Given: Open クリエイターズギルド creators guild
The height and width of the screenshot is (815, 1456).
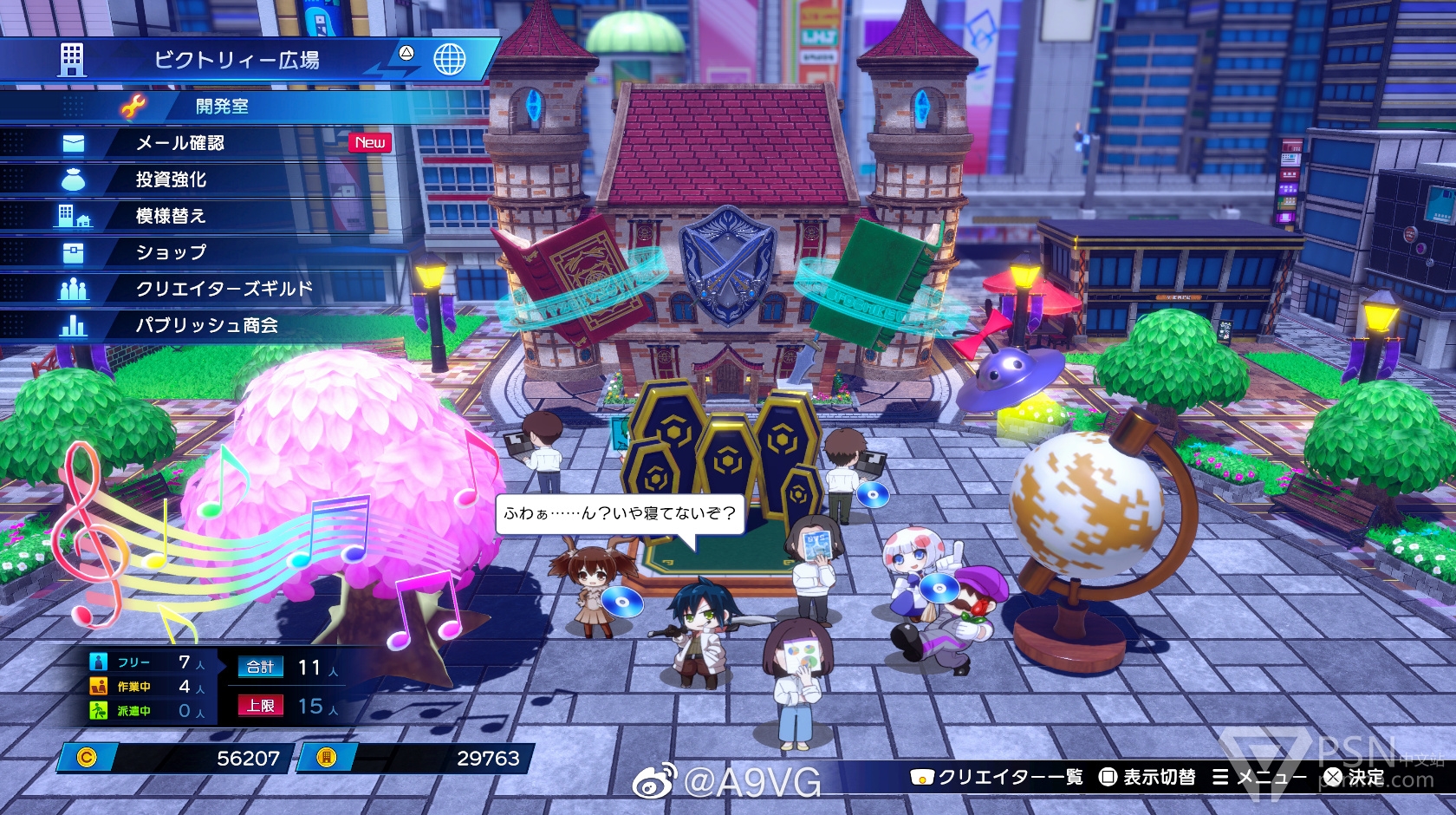Looking at the screenshot, I should (224, 289).
